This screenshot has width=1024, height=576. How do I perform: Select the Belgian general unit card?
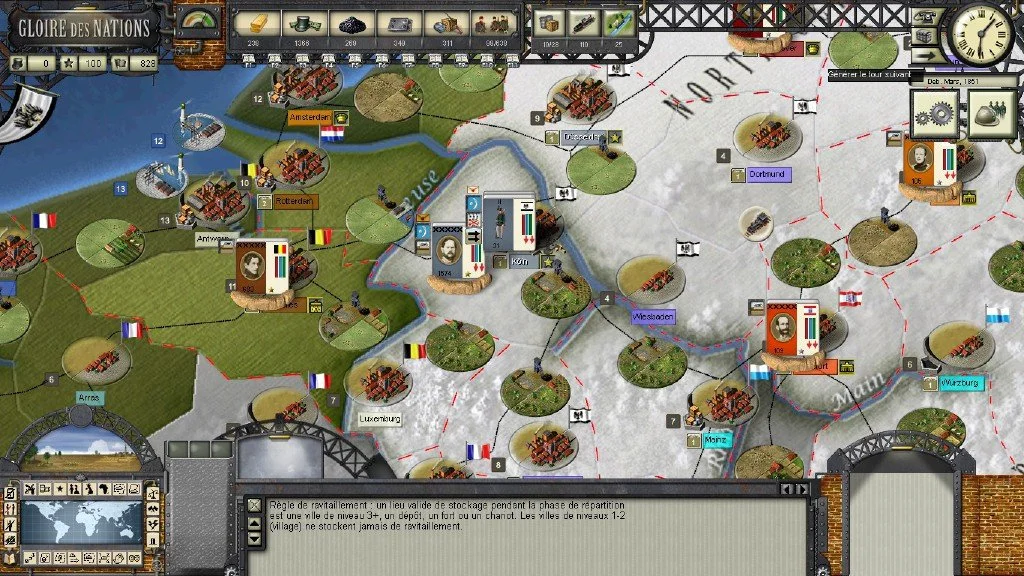tap(264, 268)
